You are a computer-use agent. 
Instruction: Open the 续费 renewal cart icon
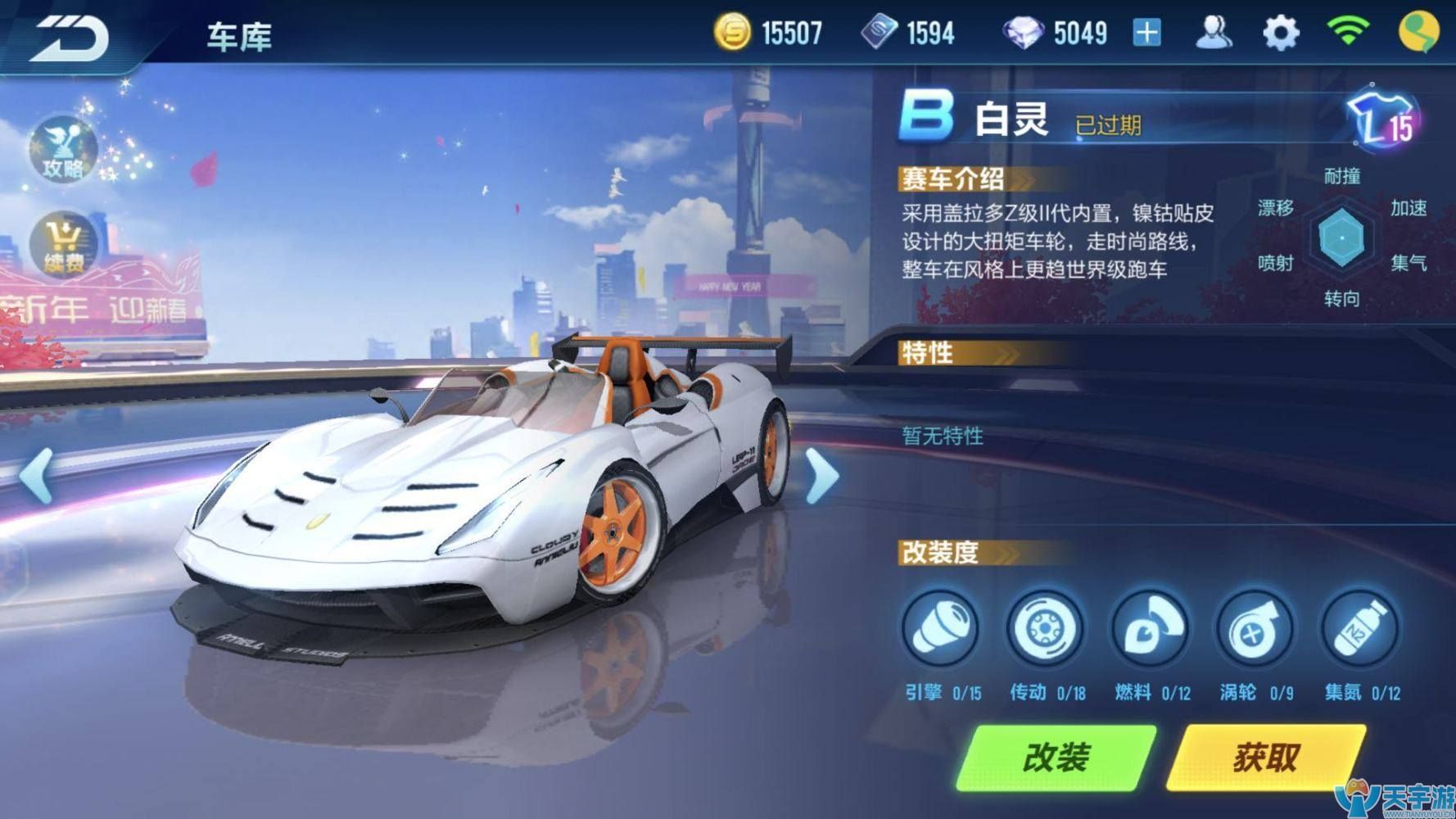[63, 245]
